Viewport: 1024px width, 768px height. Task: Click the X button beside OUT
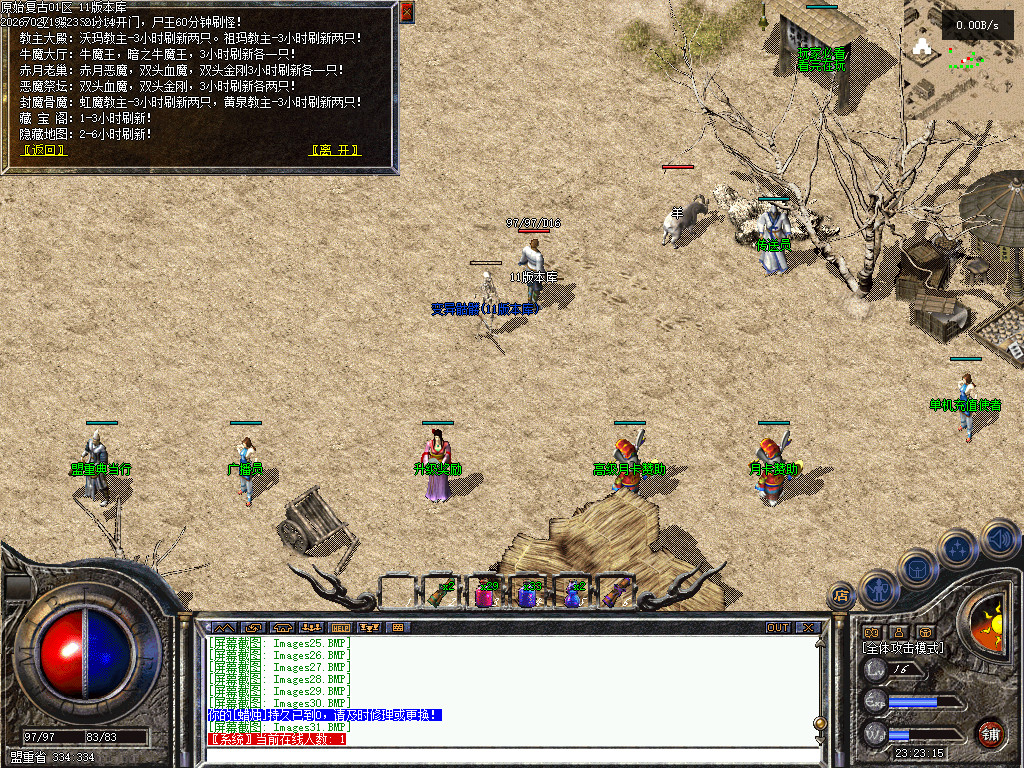click(x=807, y=627)
